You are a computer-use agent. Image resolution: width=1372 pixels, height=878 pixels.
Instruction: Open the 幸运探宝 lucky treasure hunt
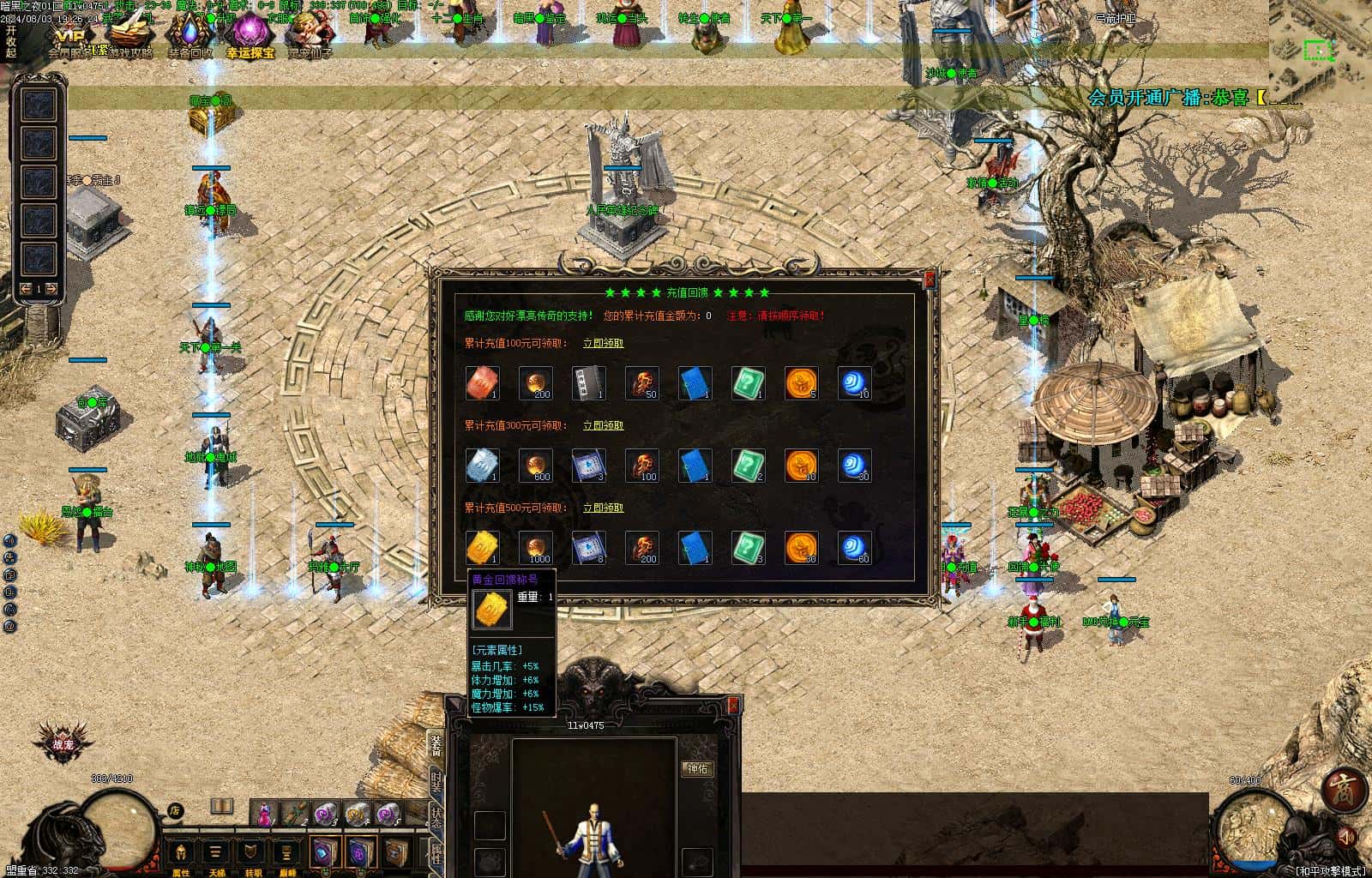tap(250, 34)
